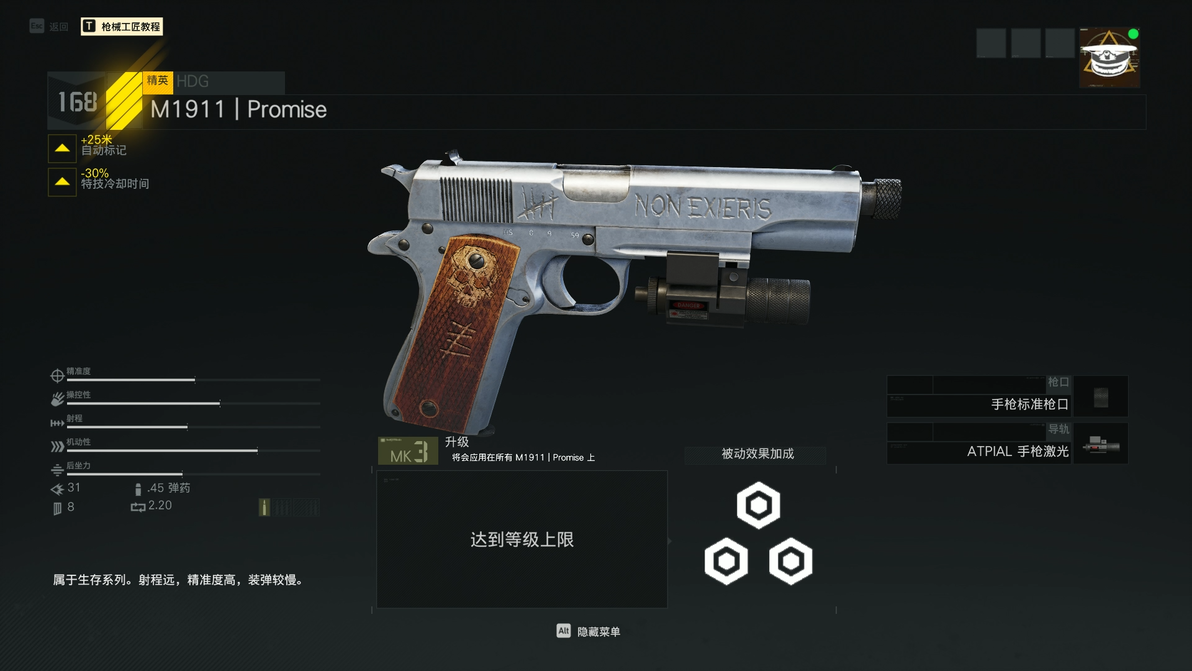This screenshot has height=671, width=1192.
Task: Select the 手枪标准枪口 muzzle slot
Action: 1007,397
